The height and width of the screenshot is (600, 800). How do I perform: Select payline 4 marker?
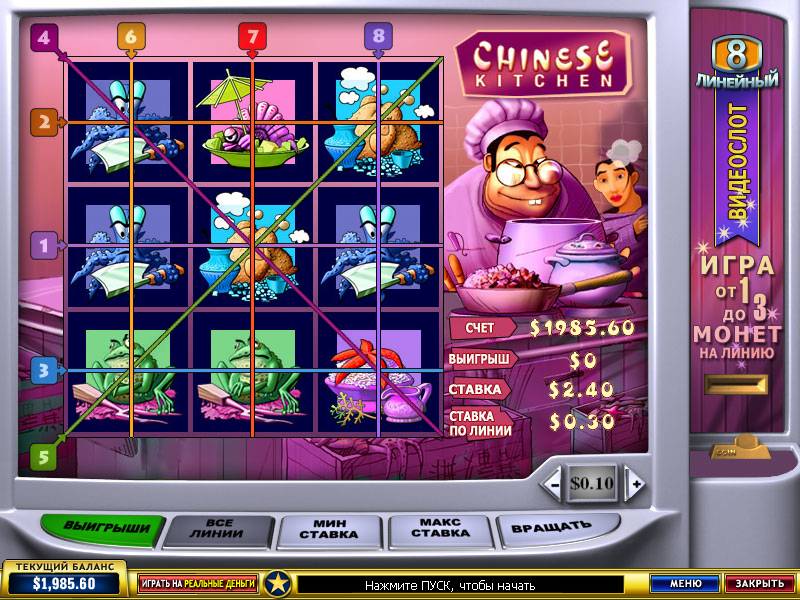(42, 38)
